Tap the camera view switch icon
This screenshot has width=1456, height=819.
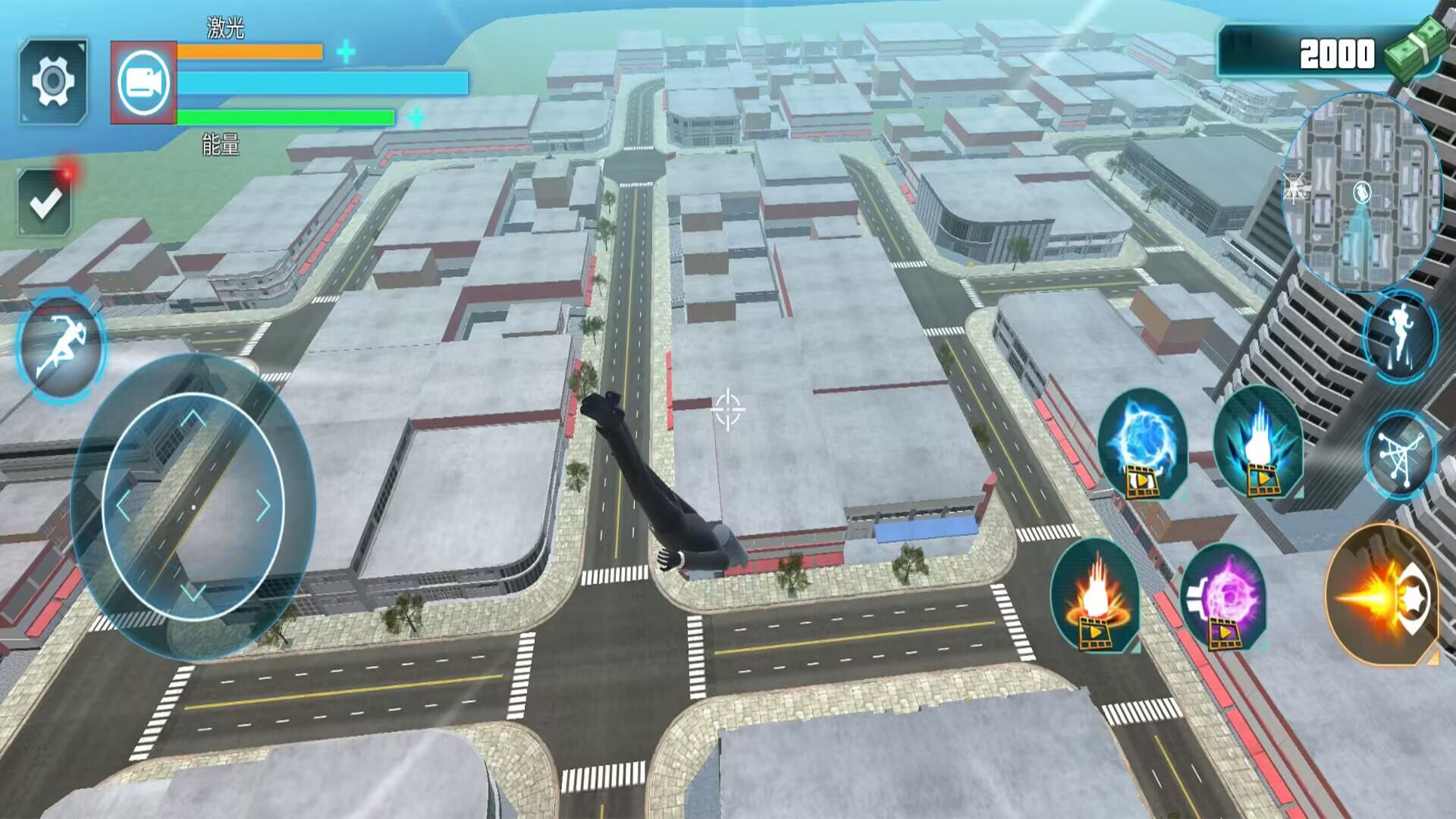point(143,83)
